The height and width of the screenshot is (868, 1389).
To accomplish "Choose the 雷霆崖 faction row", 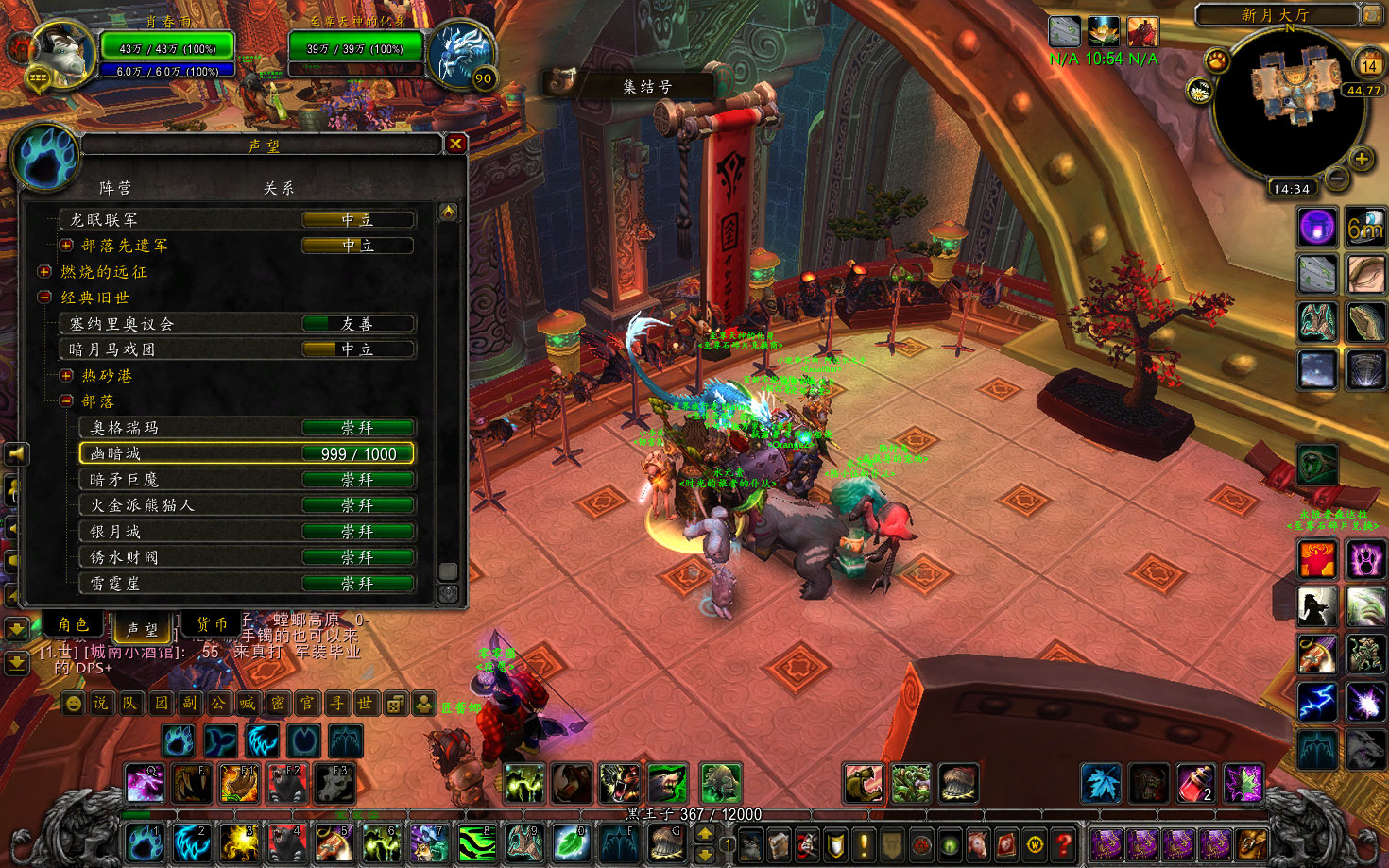I will 247,584.
